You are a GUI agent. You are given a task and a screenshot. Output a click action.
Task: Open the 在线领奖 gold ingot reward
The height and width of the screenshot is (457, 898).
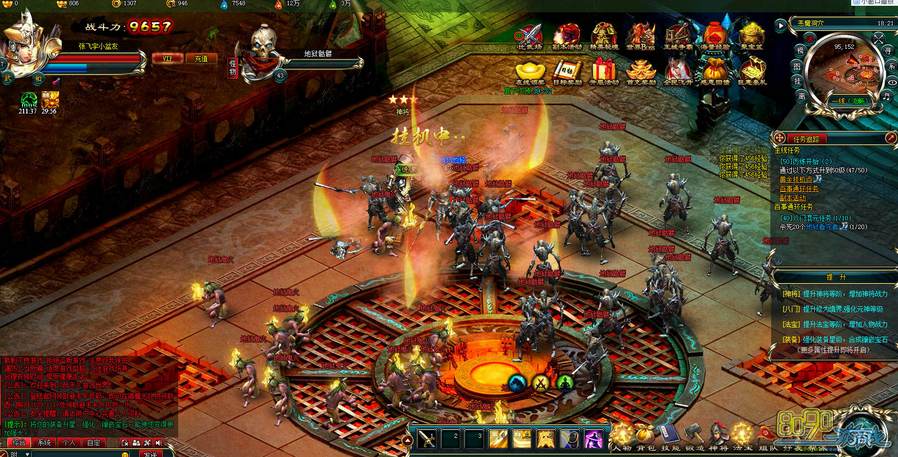click(x=529, y=70)
